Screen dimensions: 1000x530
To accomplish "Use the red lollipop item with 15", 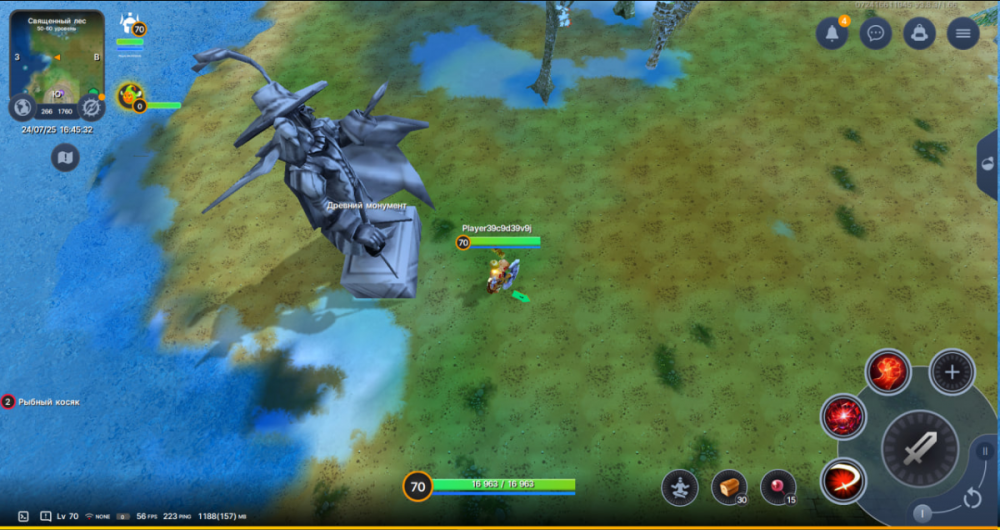I will (777, 487).
